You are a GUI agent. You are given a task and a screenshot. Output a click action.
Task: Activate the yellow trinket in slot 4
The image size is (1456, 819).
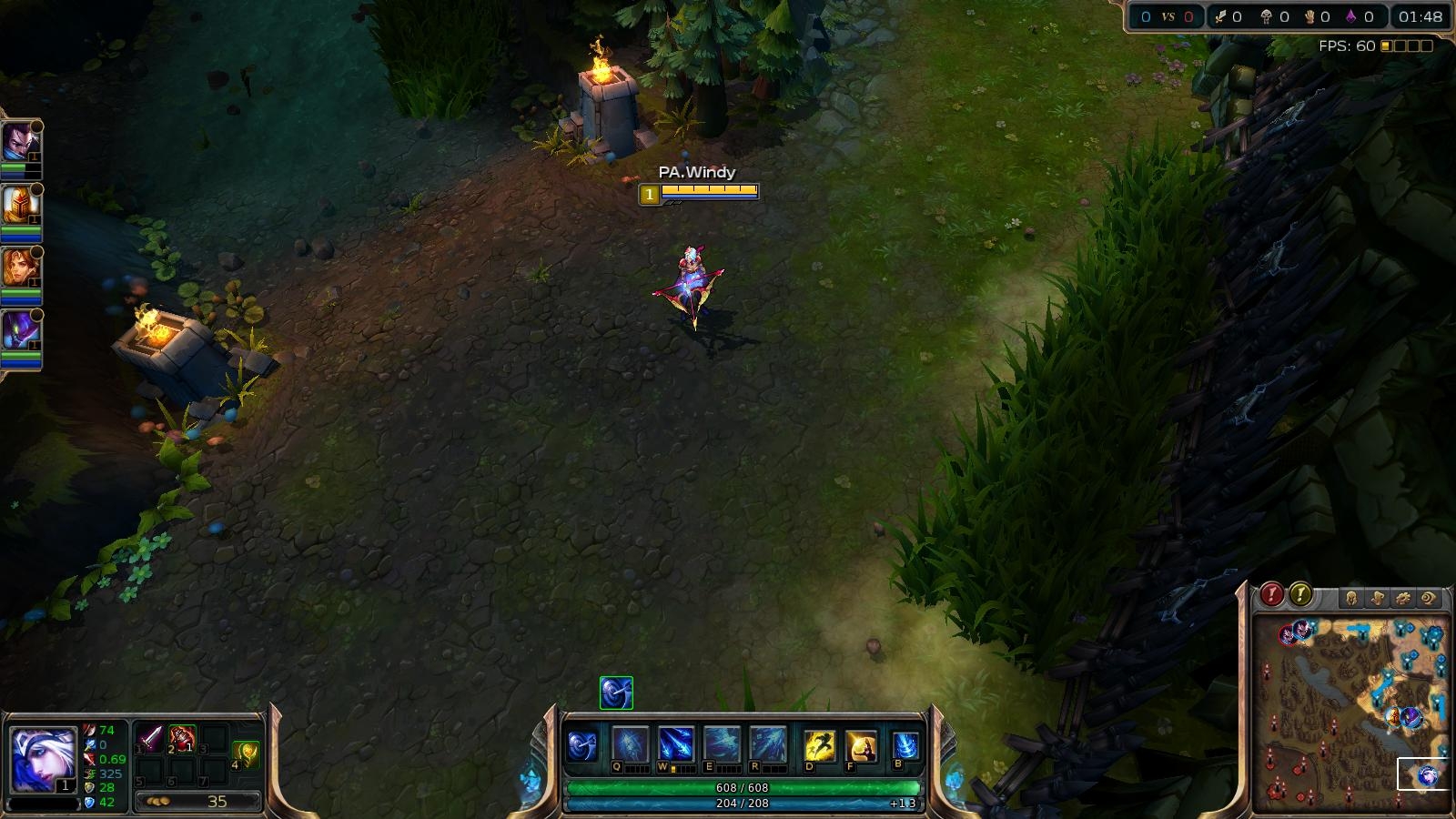(x=246, y=753)
